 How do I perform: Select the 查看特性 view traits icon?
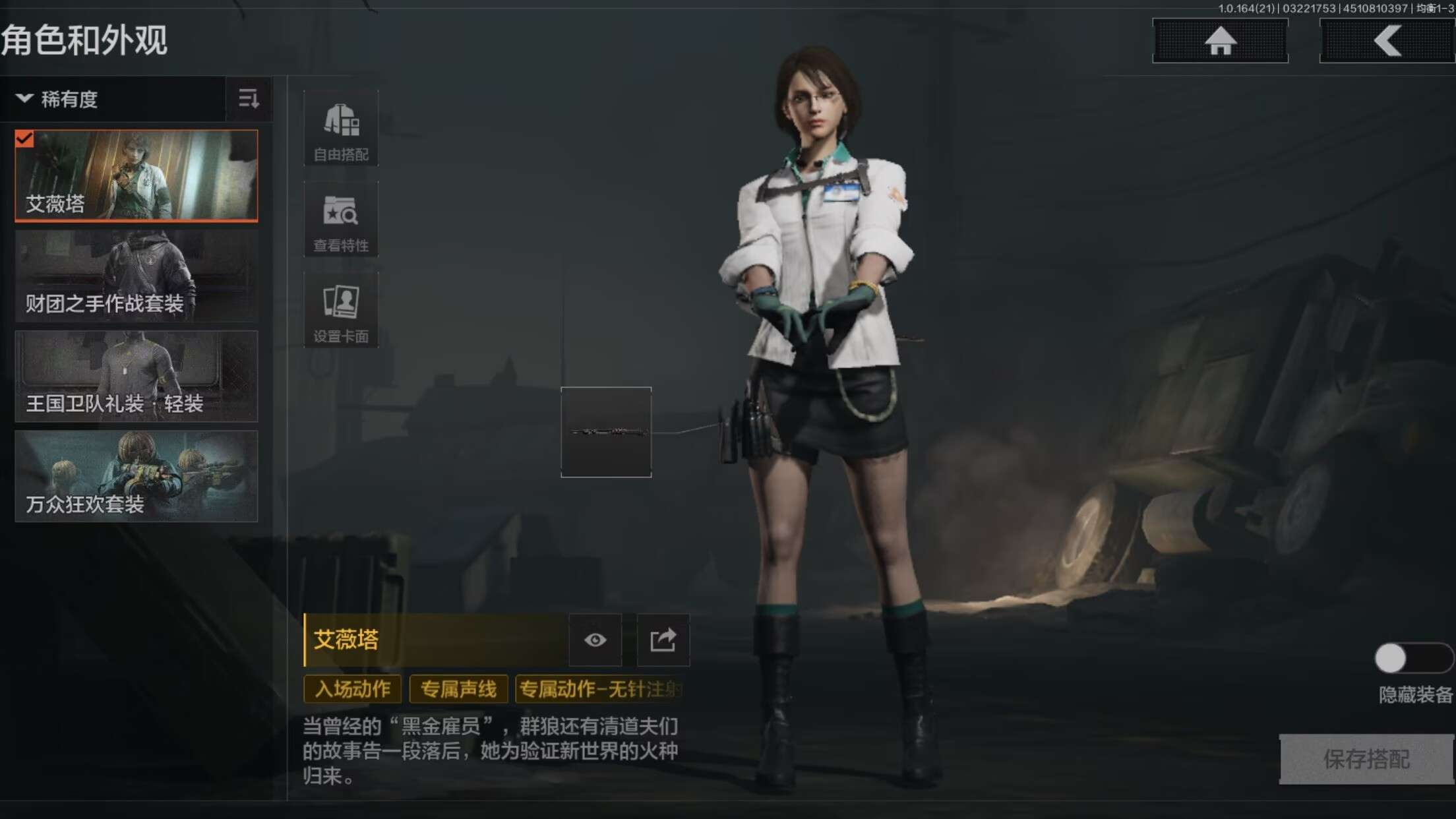coord(340,220)
